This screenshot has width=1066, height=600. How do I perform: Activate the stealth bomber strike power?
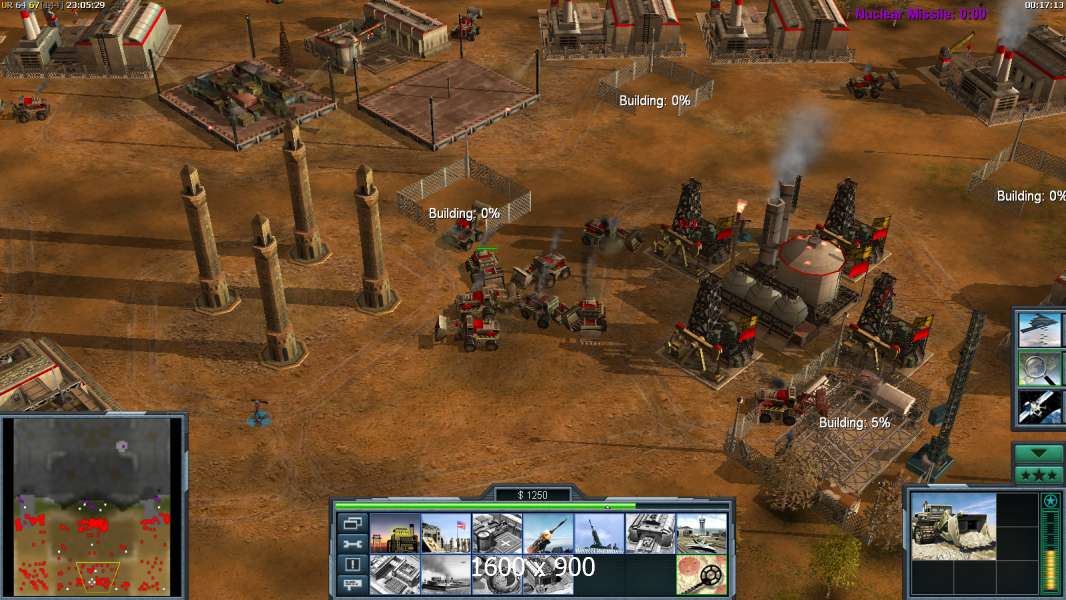1039,329
